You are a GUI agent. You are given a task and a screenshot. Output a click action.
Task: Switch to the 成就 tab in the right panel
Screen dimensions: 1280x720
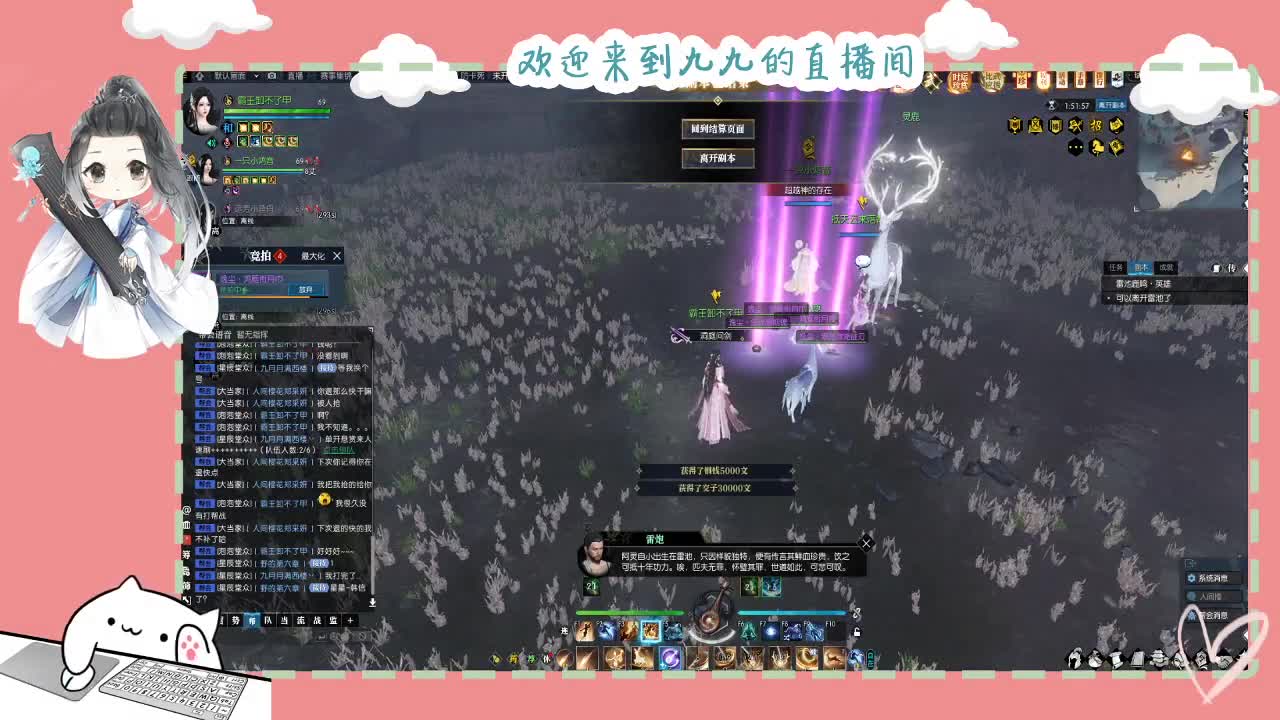click(1167, 267)
